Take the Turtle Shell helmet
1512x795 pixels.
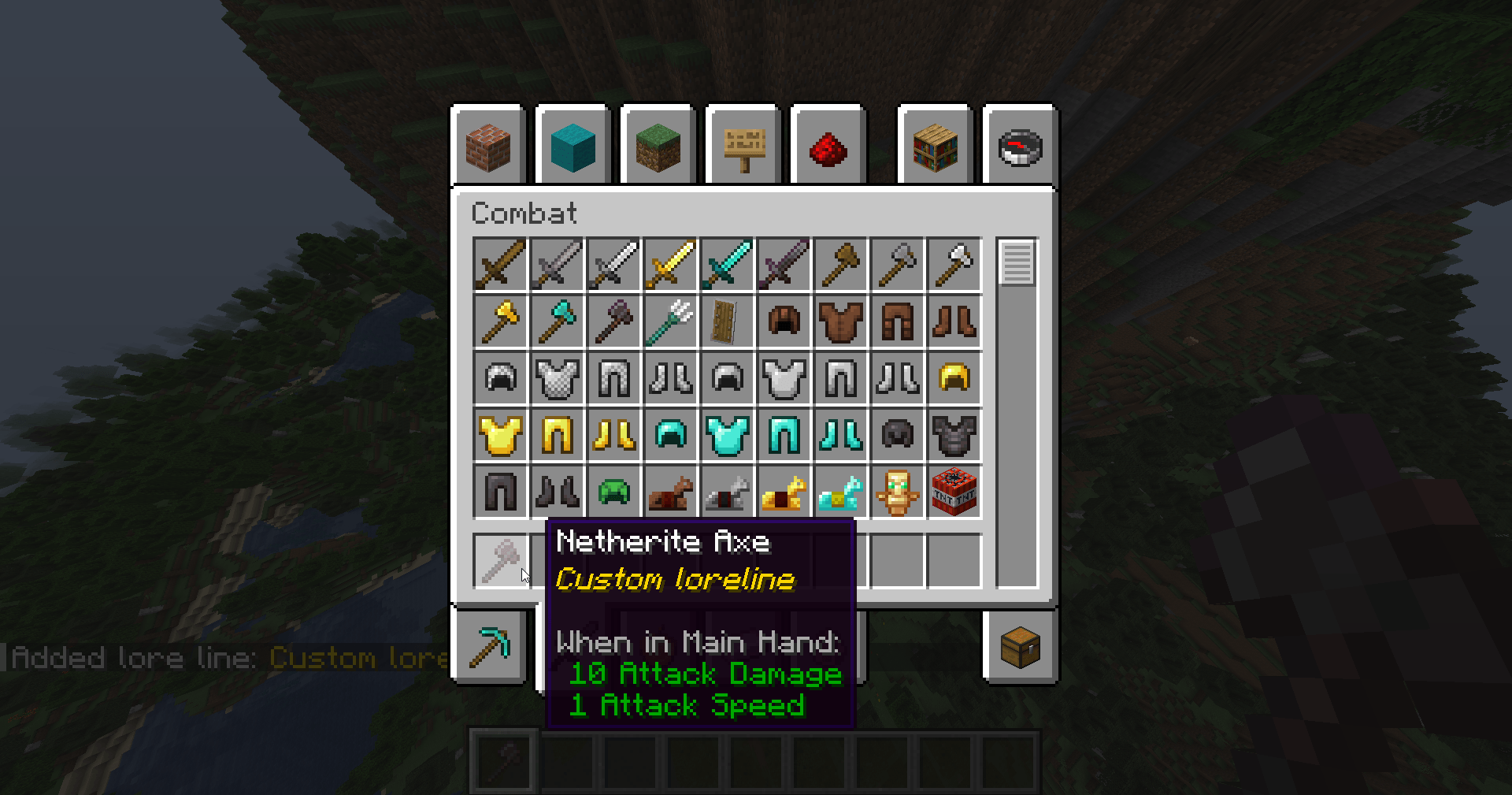click(x=613, y=491)
